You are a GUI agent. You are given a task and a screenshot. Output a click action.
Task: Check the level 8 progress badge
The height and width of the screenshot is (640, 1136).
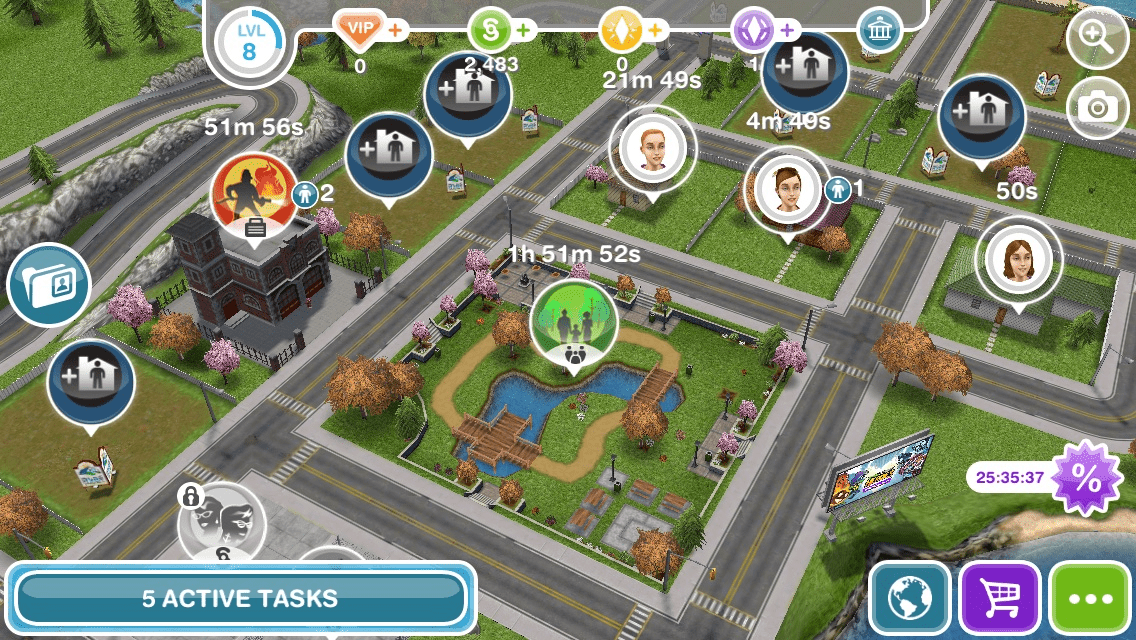pos(248,41)
